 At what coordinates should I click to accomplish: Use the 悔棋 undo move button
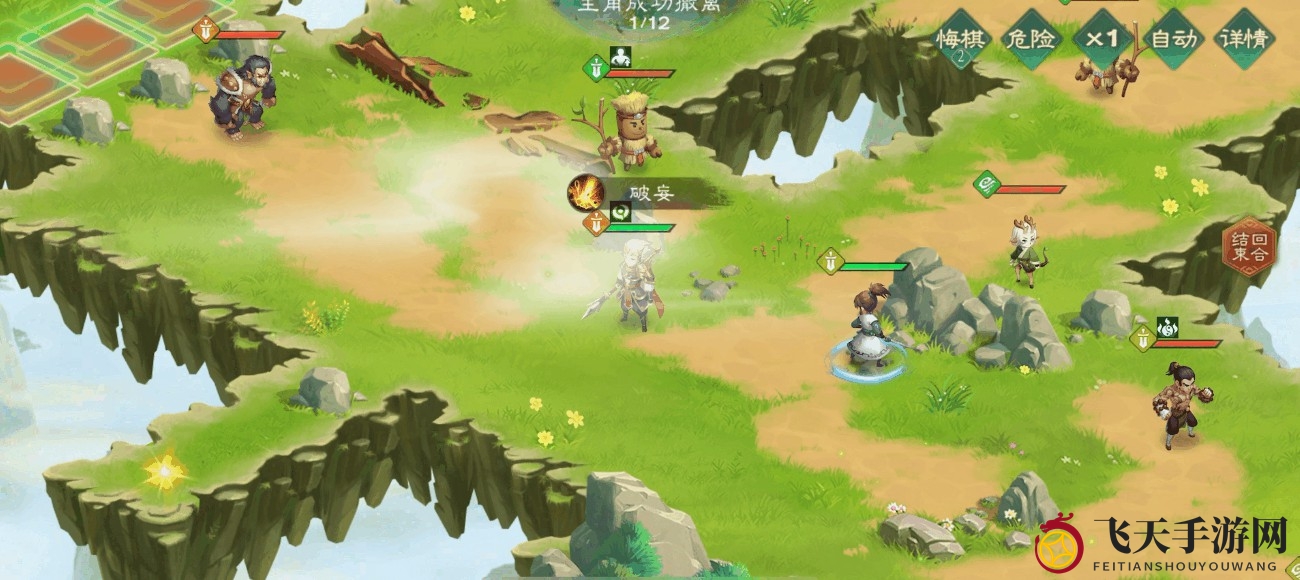point(961,41)
